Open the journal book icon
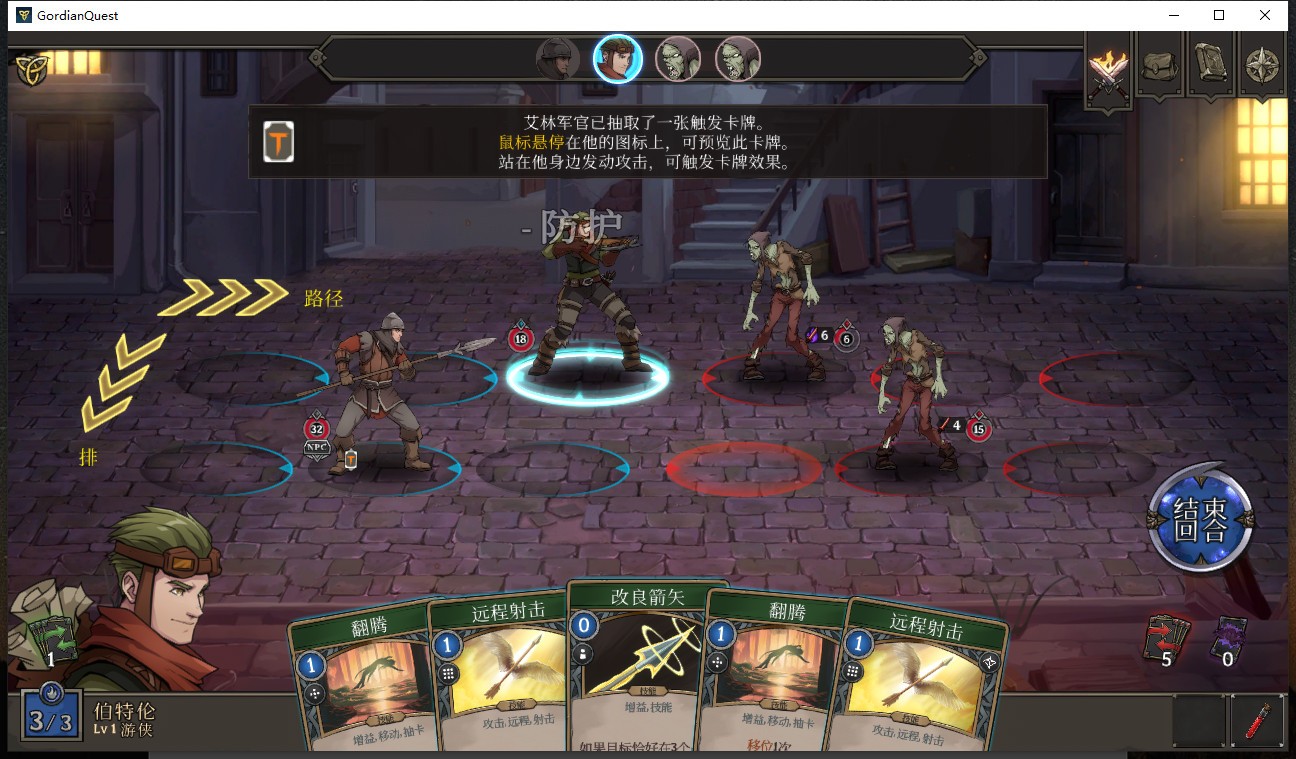The width and height of the screenshot is (1296, 759). pyautogui.click(x=1211, y=66)
